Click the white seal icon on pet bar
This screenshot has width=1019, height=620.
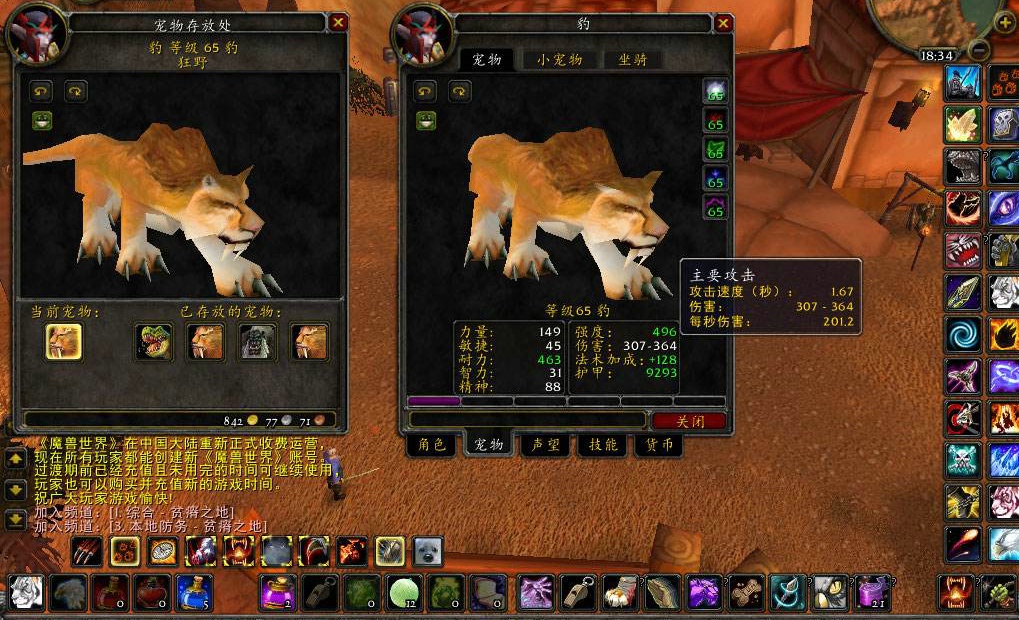[428, 551]
